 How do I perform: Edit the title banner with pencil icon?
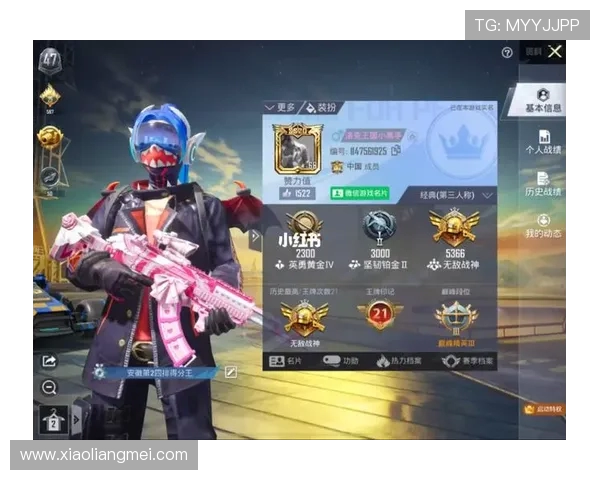click(x=231, y=372)
